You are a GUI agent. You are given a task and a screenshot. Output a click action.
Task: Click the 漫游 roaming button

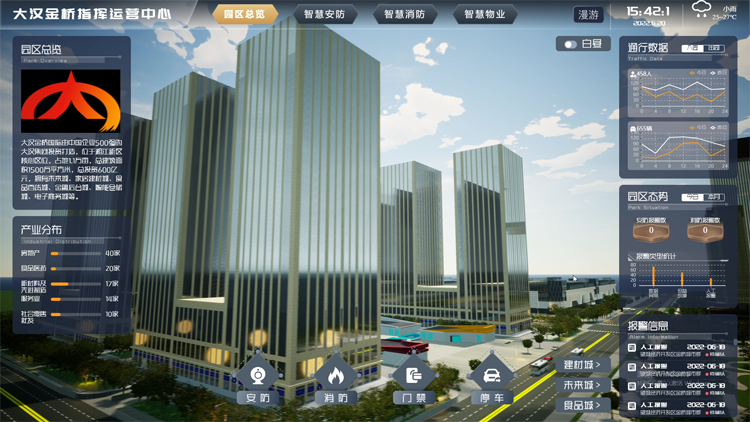coord(588,15)
